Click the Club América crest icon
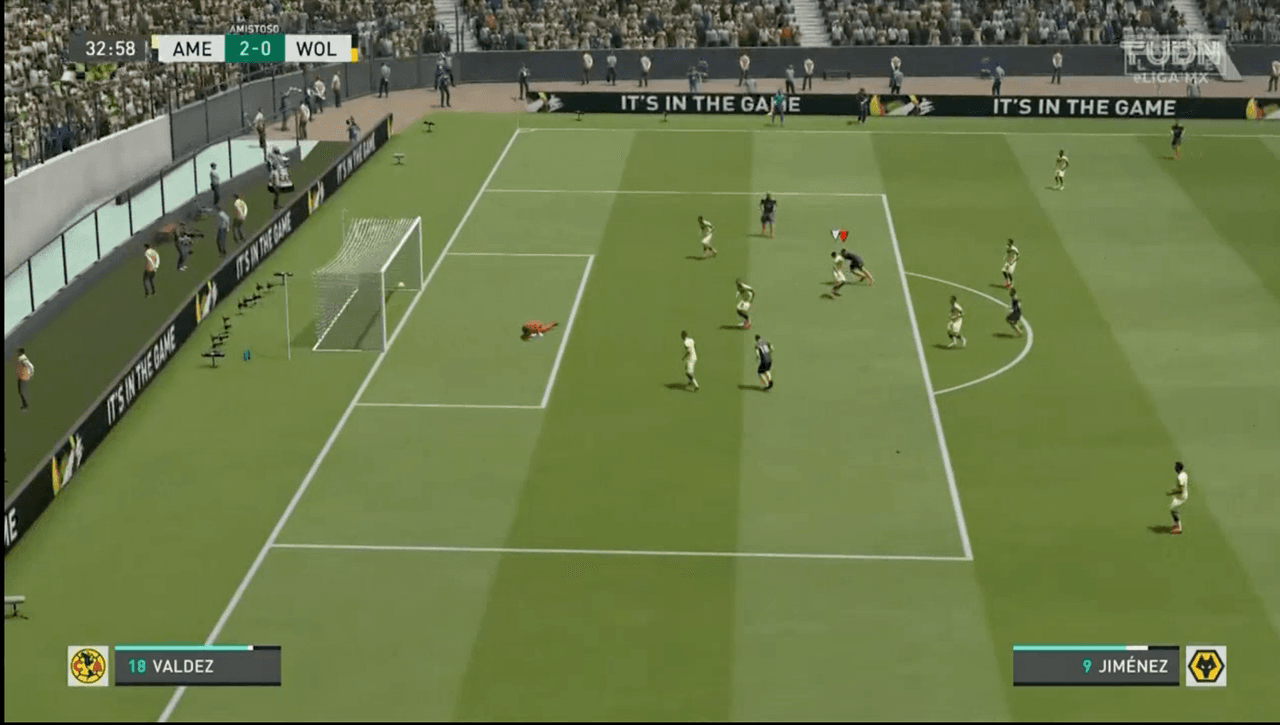This screenshot has width=1280, height=725. click(88, 666)
